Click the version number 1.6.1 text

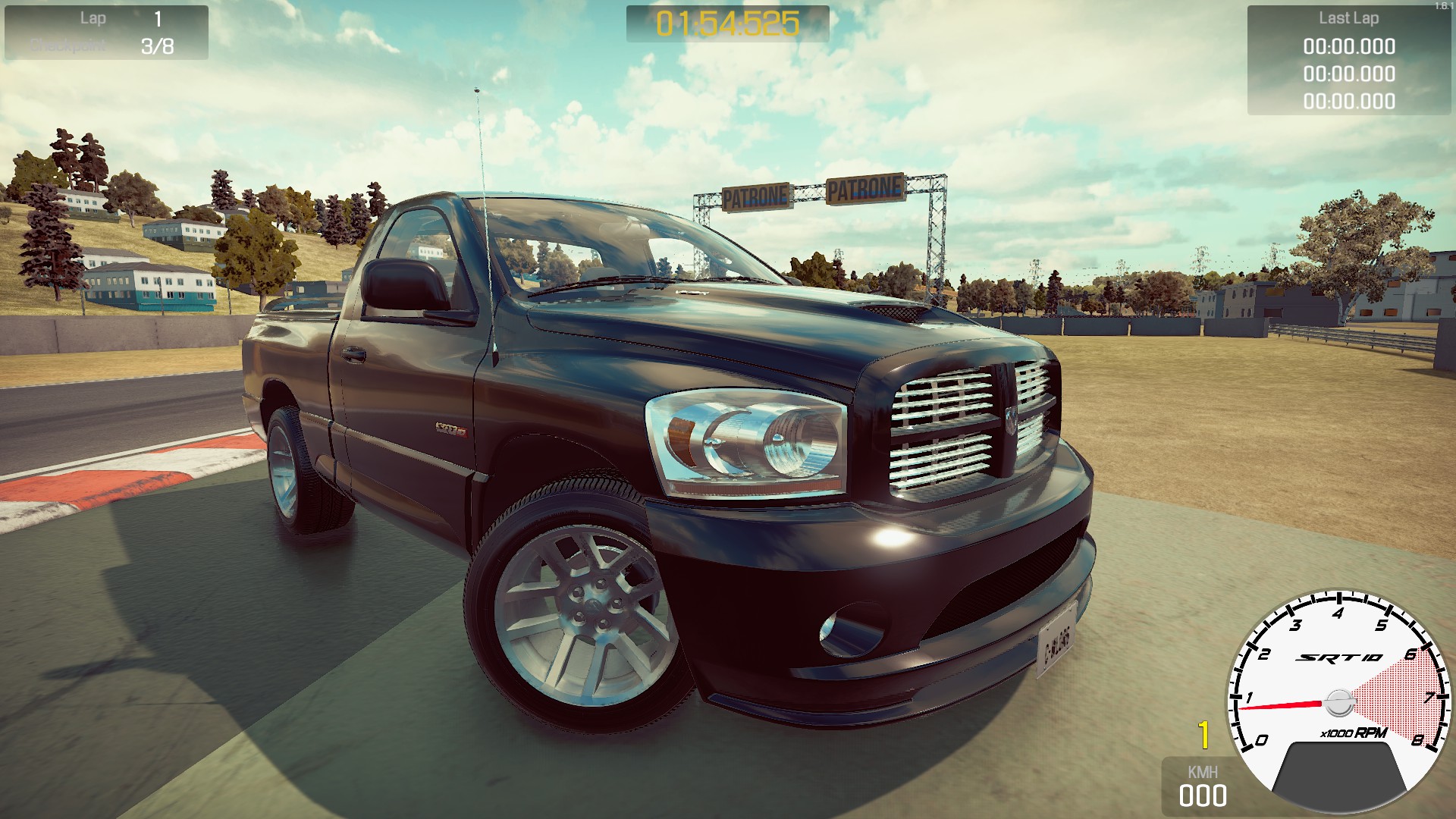1443,5
